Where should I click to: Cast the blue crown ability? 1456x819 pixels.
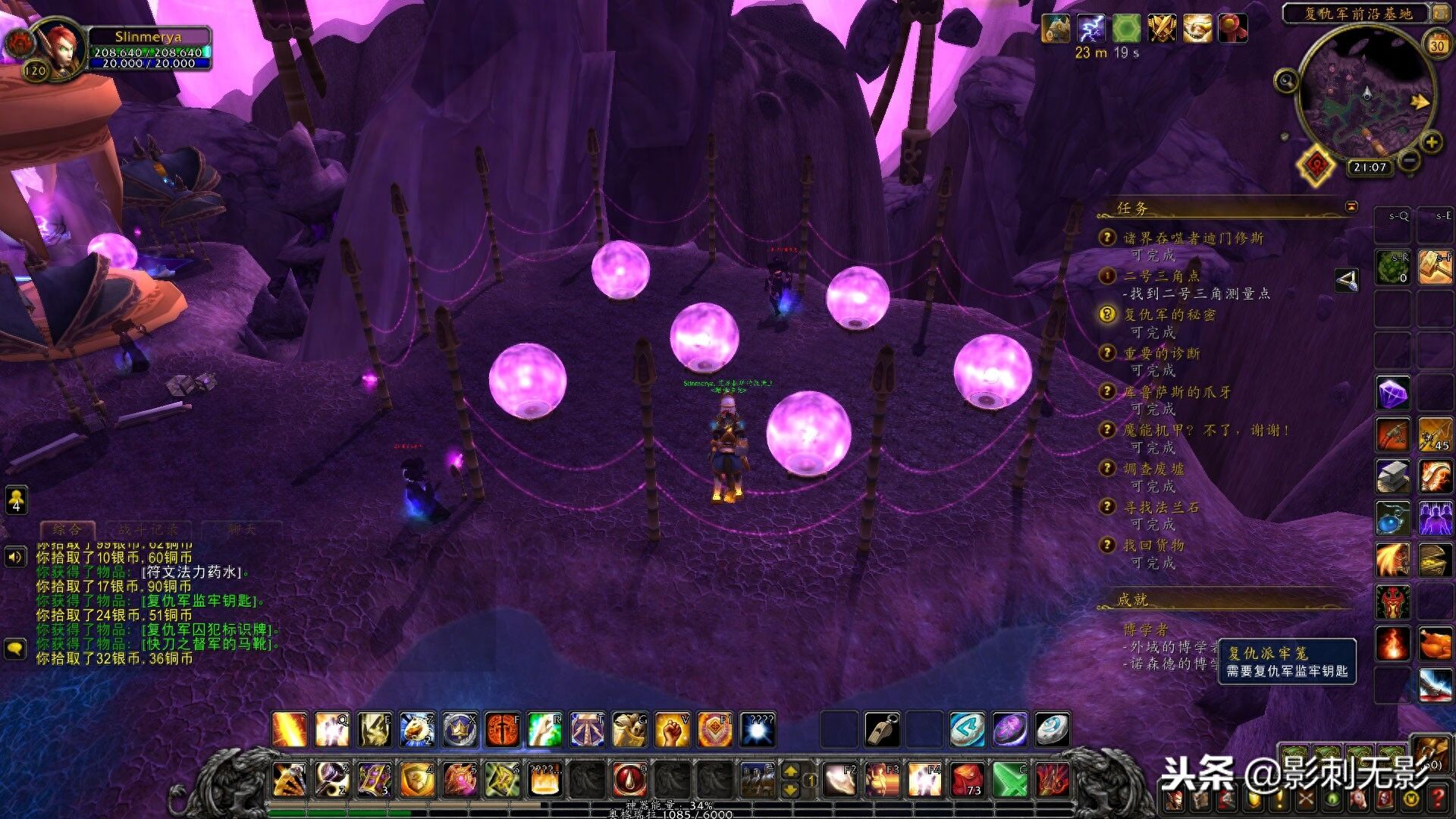tap(460, 730)
